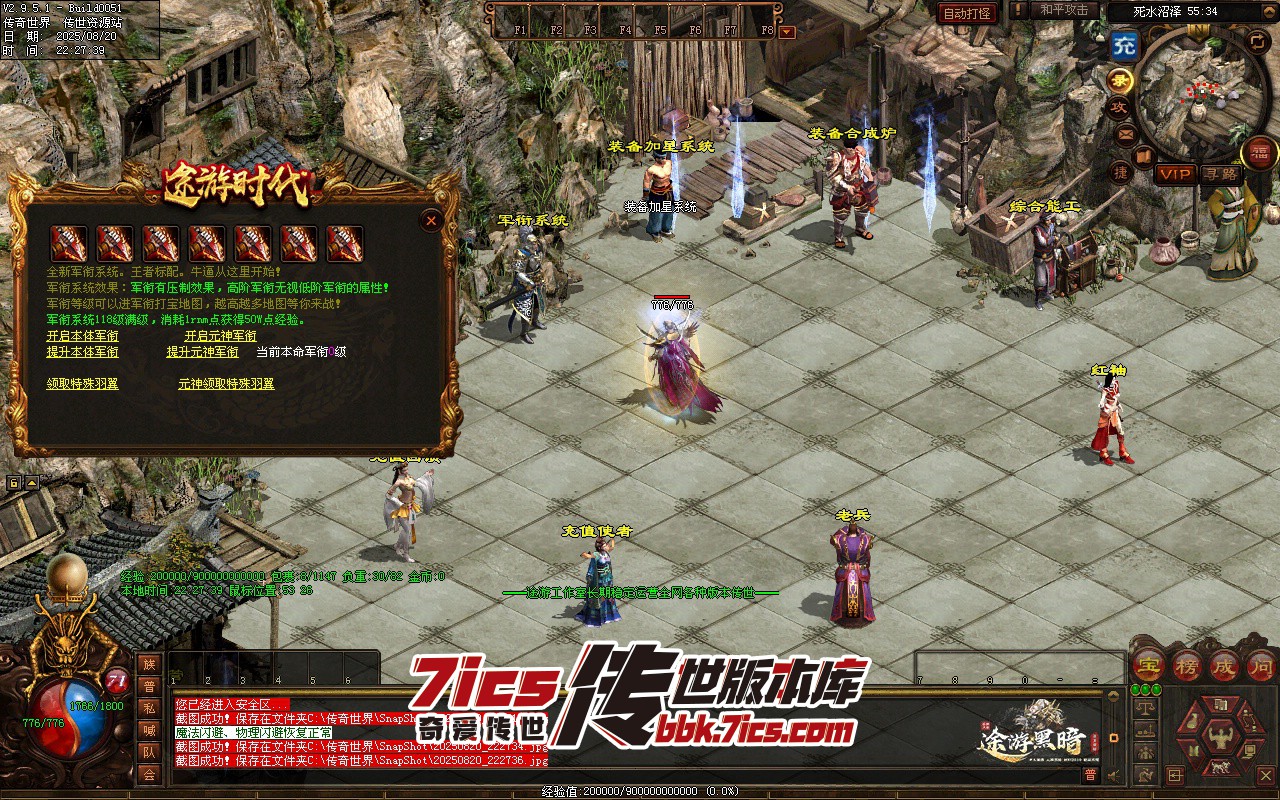Switch to the 队 team chat channel
The image size is (1280, 800).
pyautogui.click(x=149, y=752)
